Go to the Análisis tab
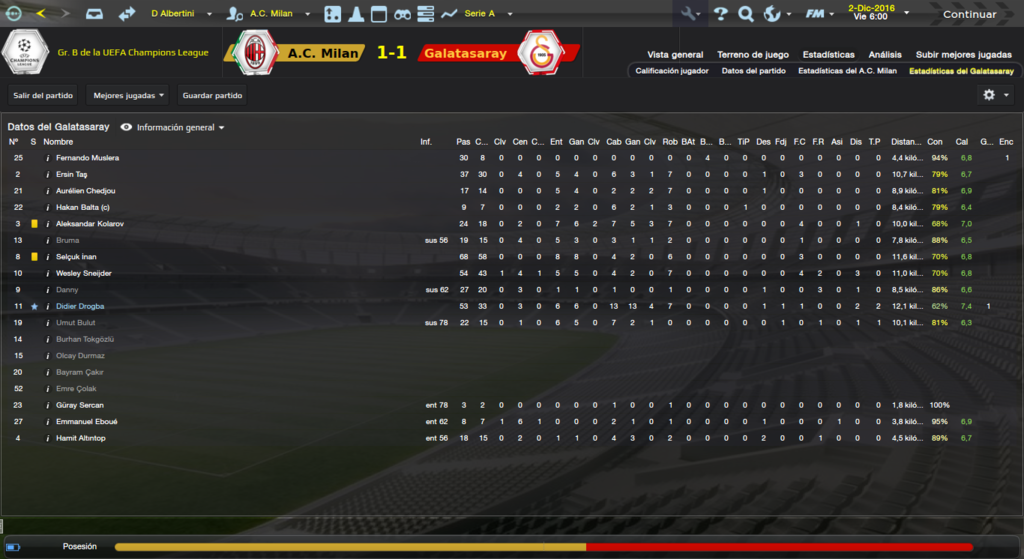 (x=885, y=54)
